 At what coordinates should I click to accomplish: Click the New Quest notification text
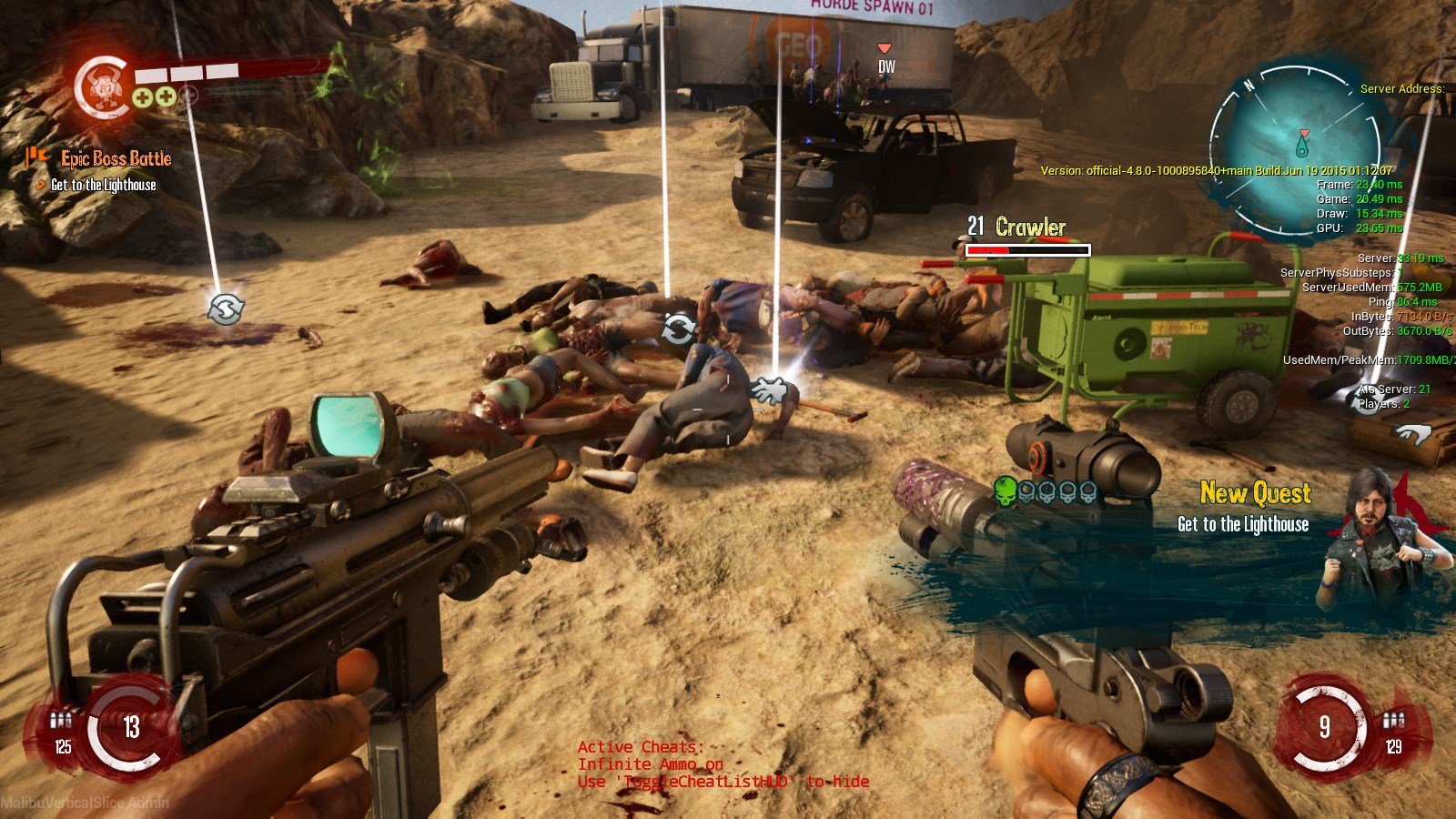1252,494
